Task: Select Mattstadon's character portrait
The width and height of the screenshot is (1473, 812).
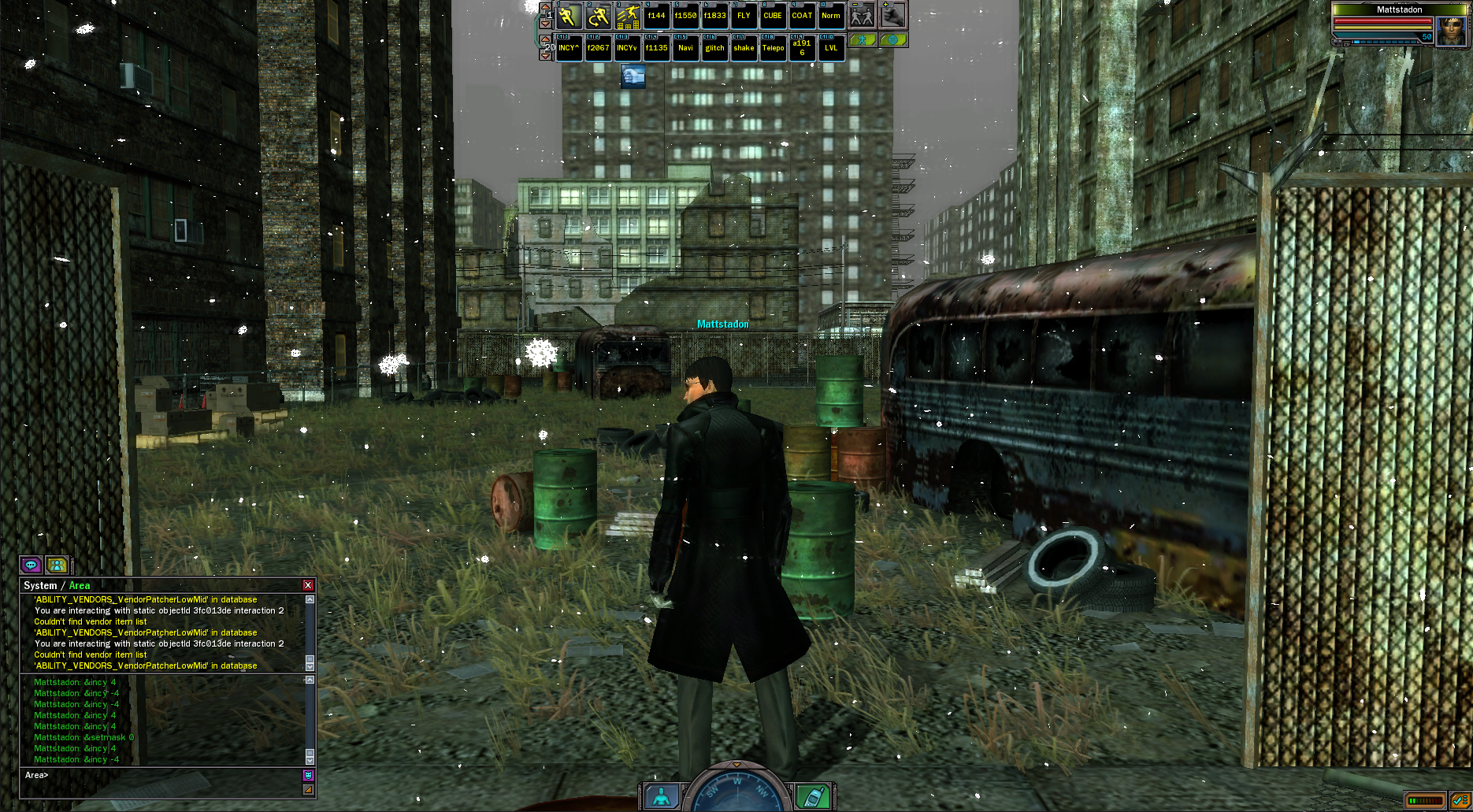Action: pyautogui.click(x=1451, y=30)
